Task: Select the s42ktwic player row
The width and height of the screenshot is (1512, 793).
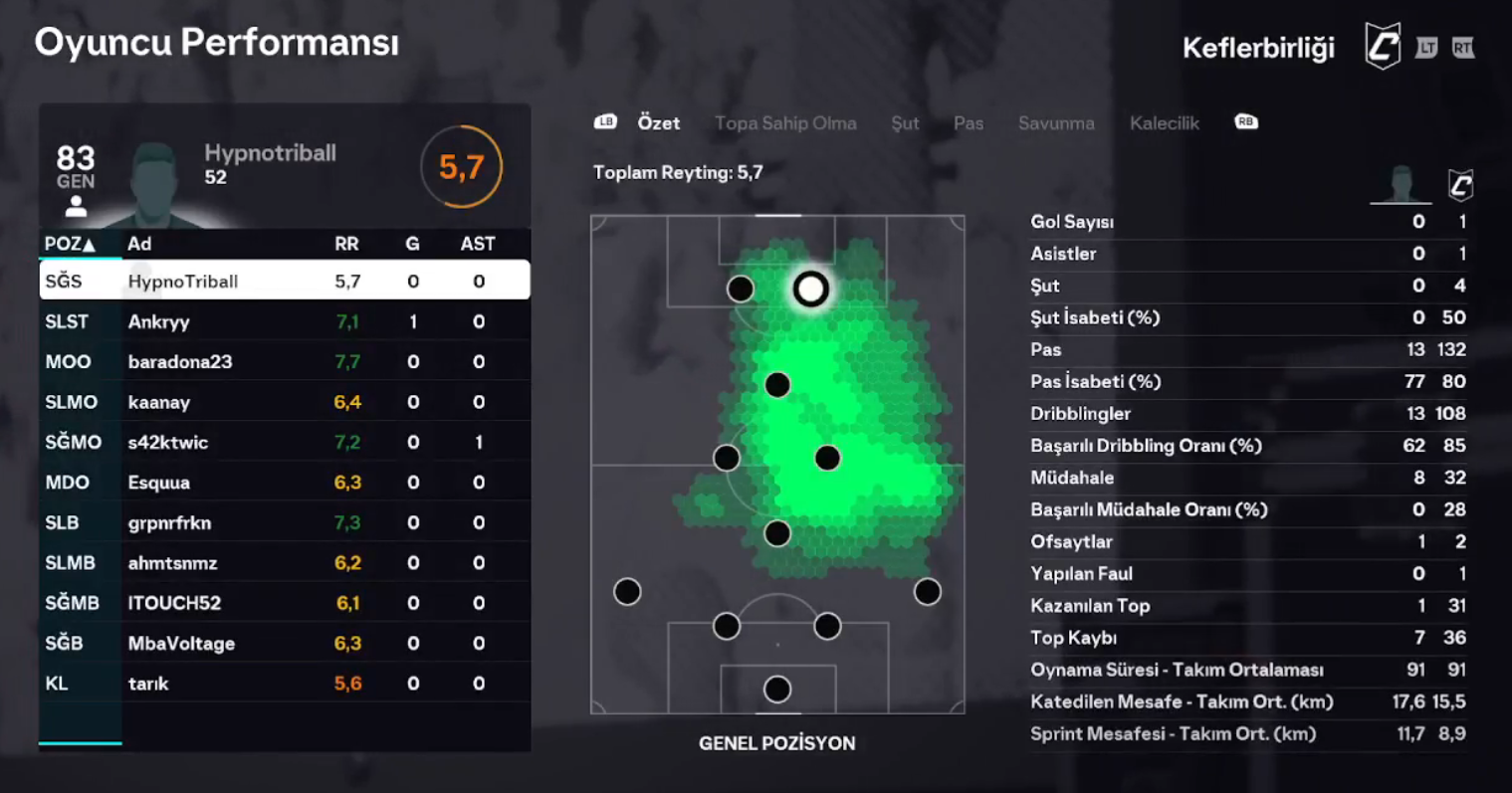Action: (284, 442)
